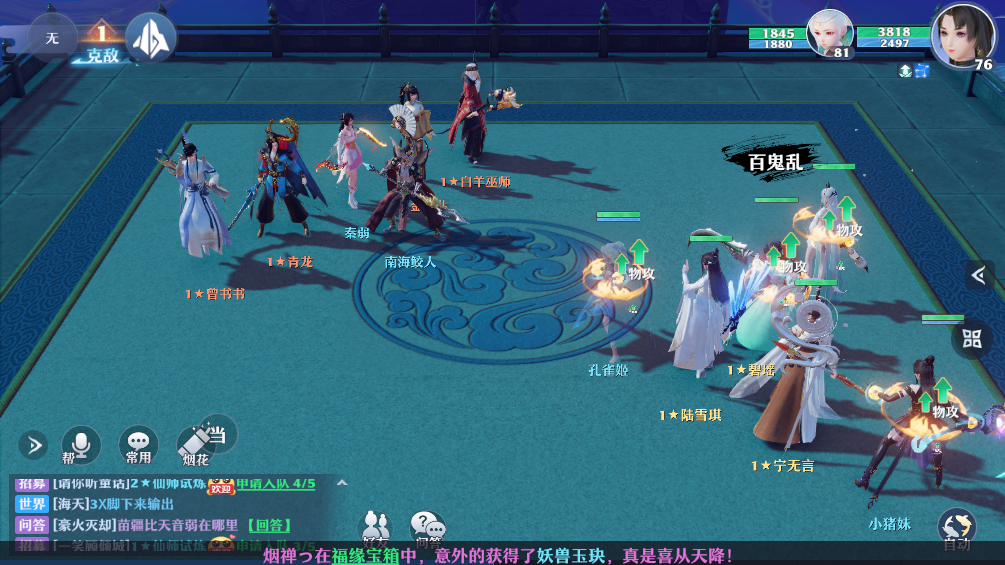Open the formation emblem icon beside 克敌
This screenshot has height=565, width=1005.
point(151,38)
